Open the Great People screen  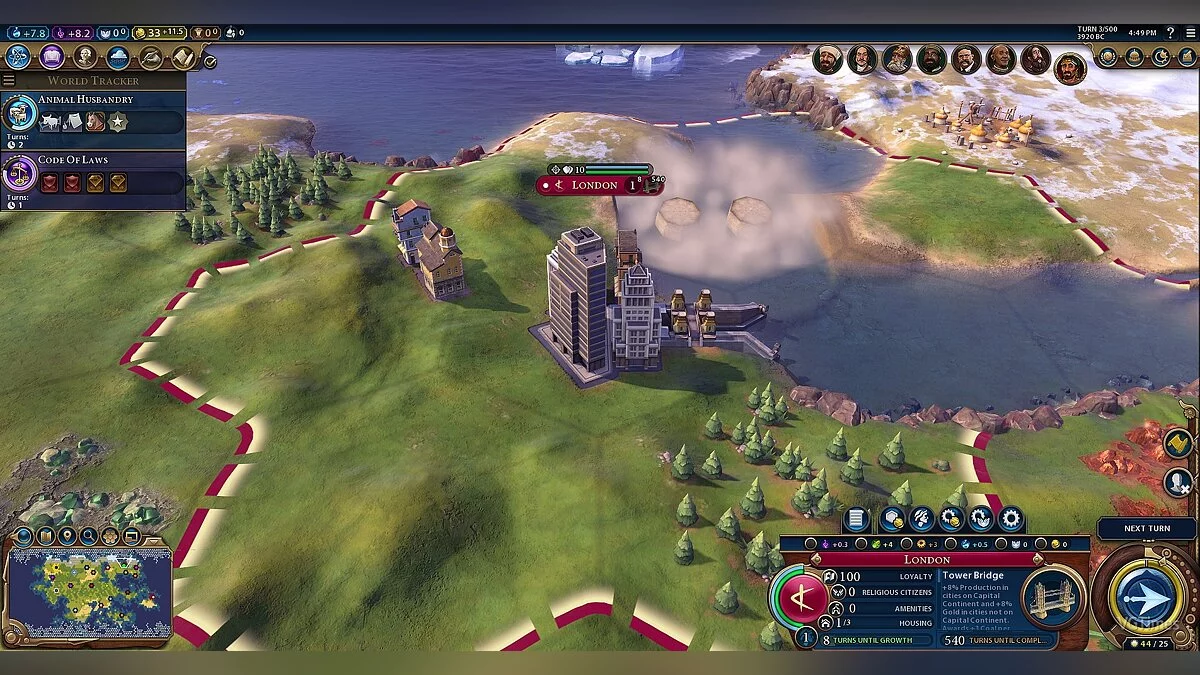click(84, 57)
